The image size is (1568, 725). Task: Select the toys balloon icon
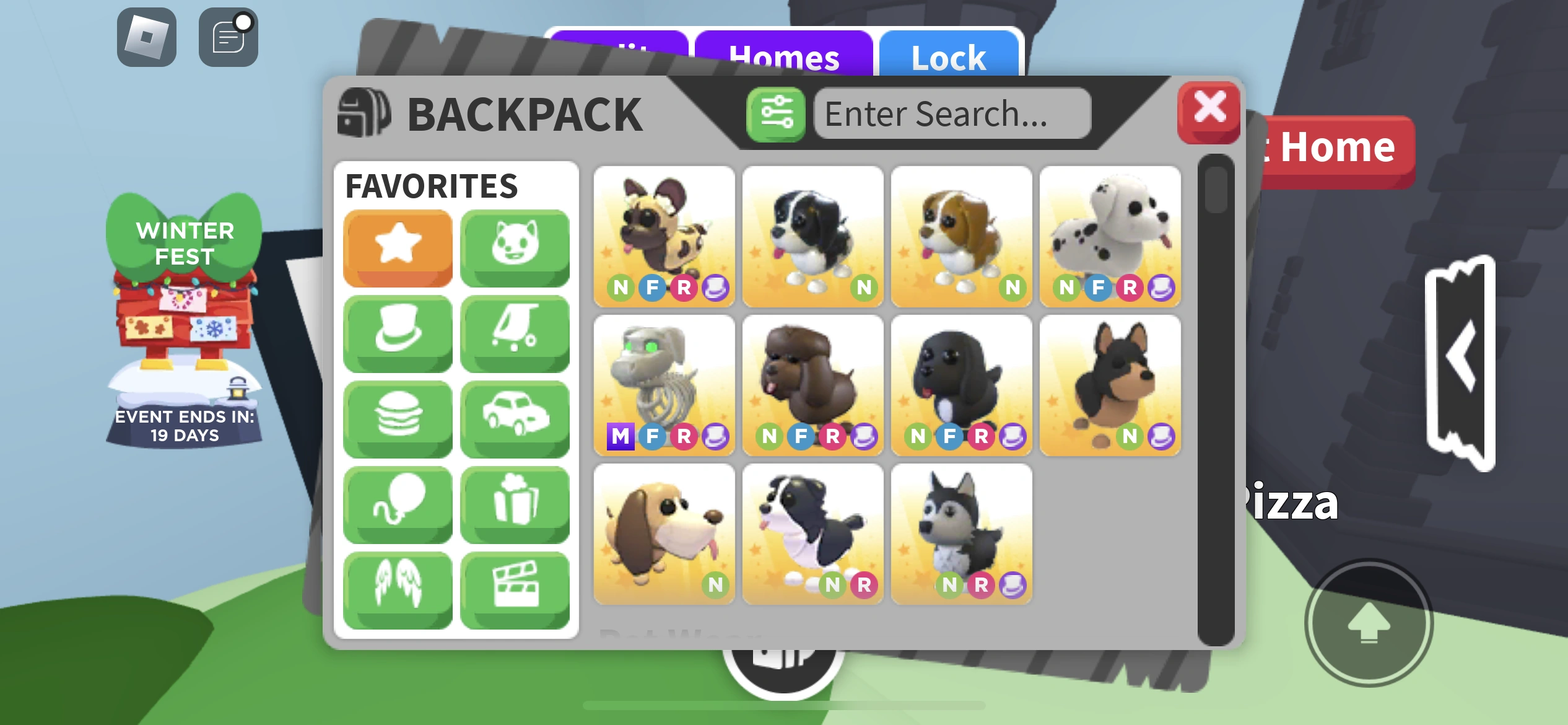coord(397,503)
